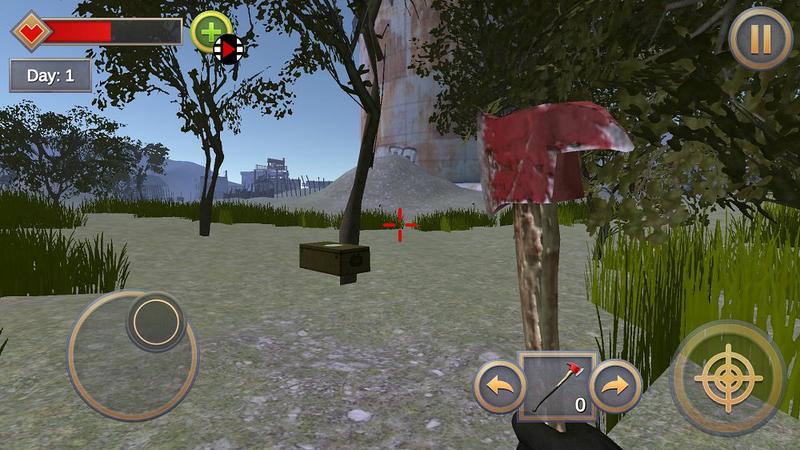The image size is (800, 450).
Task: Switch to the previous weapon
Action: 499,387
